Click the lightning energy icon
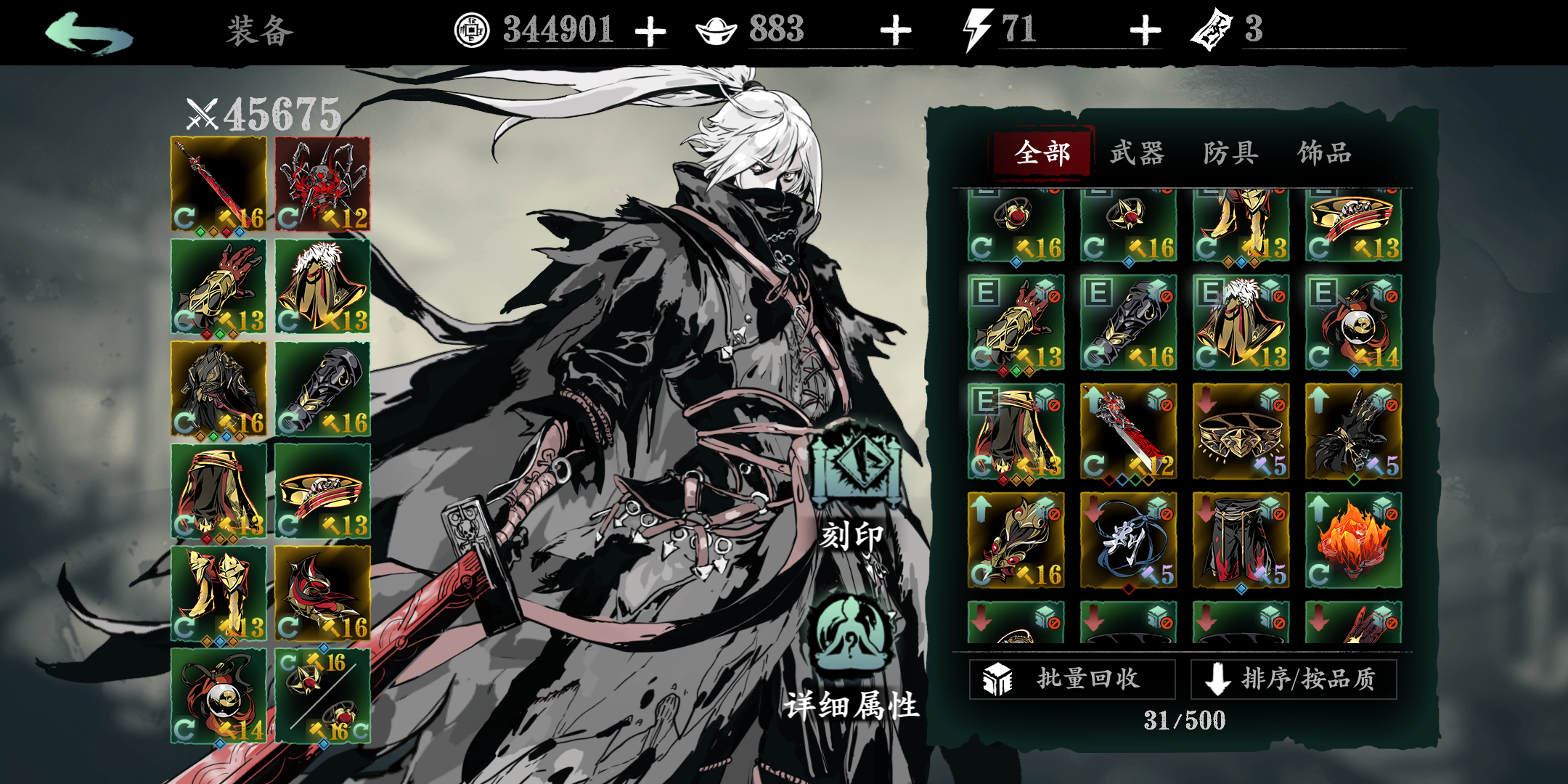This screenshot has width=1568, height=784. coord(973,29)
